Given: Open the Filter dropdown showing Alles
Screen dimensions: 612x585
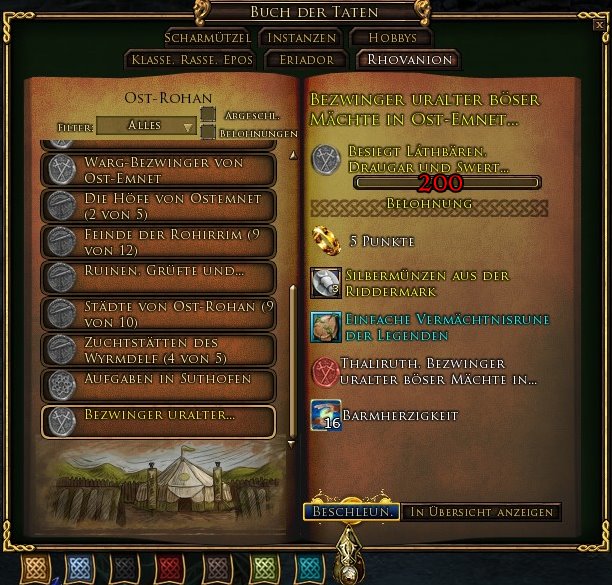Looking at the screenshot, I should point(147,126).
